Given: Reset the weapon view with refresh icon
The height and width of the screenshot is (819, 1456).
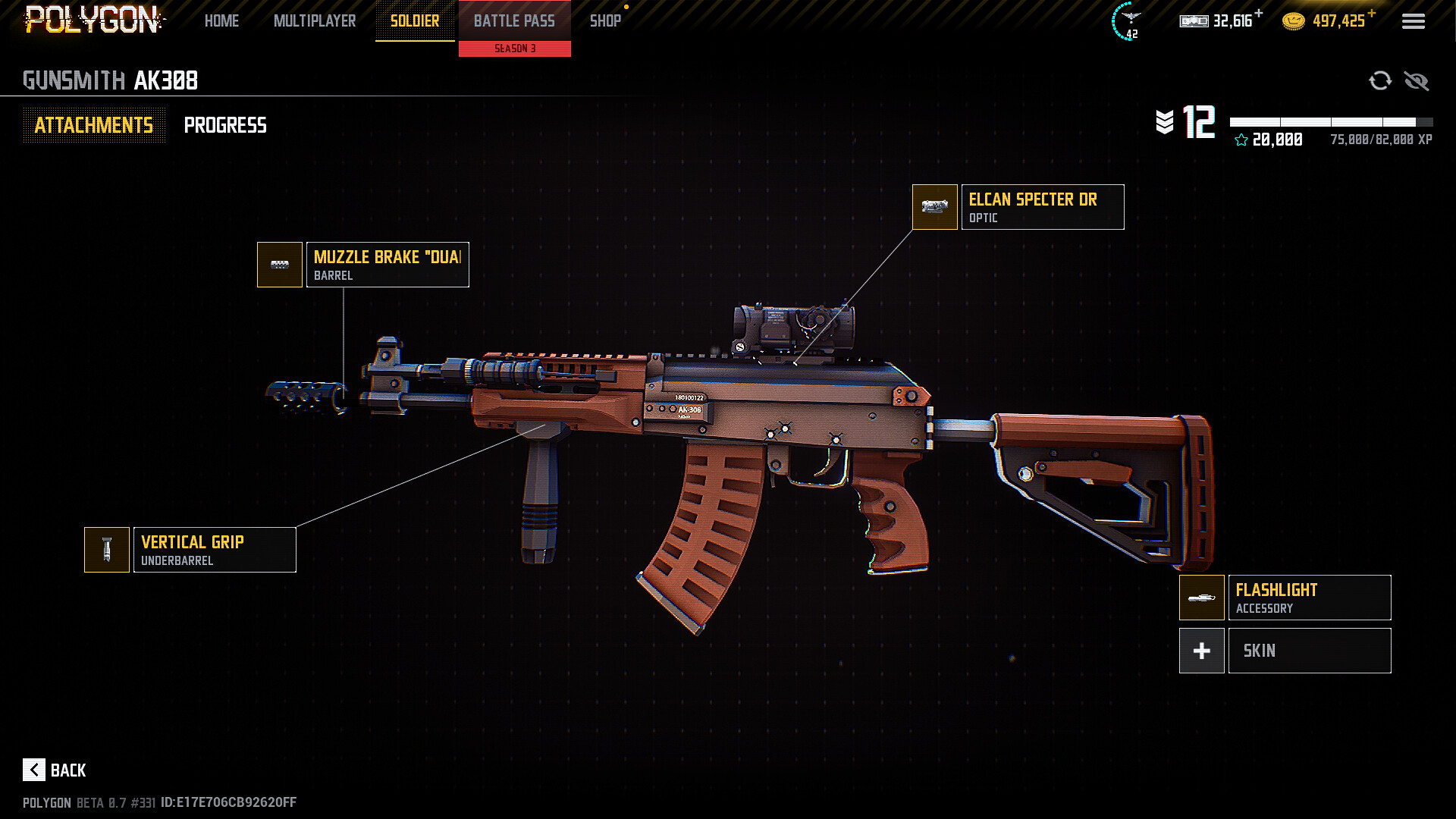Looking at the screenshot, I should tap(1380, 80).
